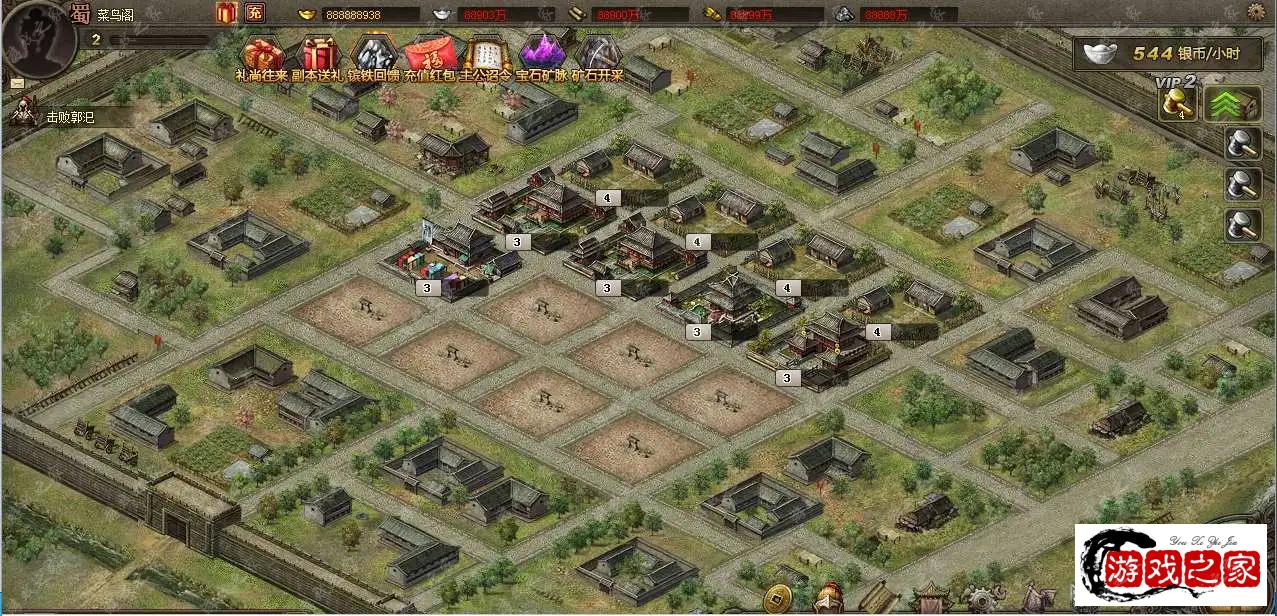The height and width of the screenshot is (616, 1277).
Task: Open the 矿石开采 mining event
Action: [597, 53]
